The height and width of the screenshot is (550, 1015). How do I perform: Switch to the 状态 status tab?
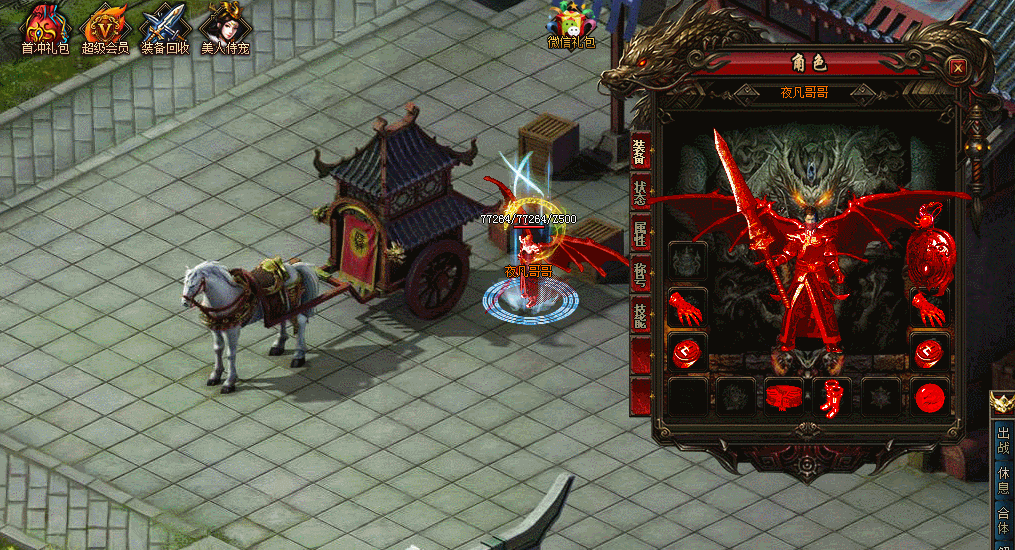[x=640, y=193]
